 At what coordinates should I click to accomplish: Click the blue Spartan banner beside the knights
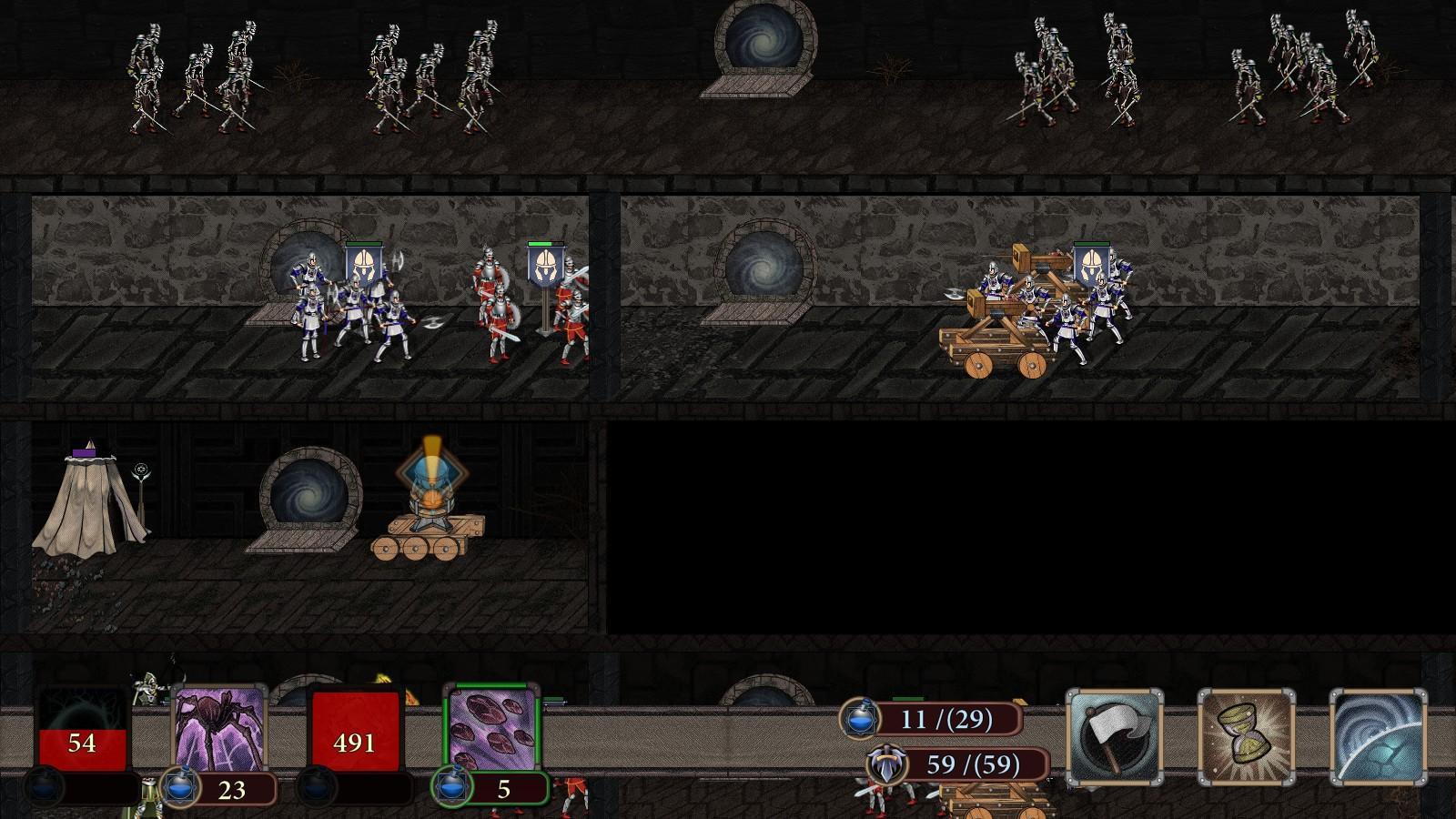pos(362,264)
